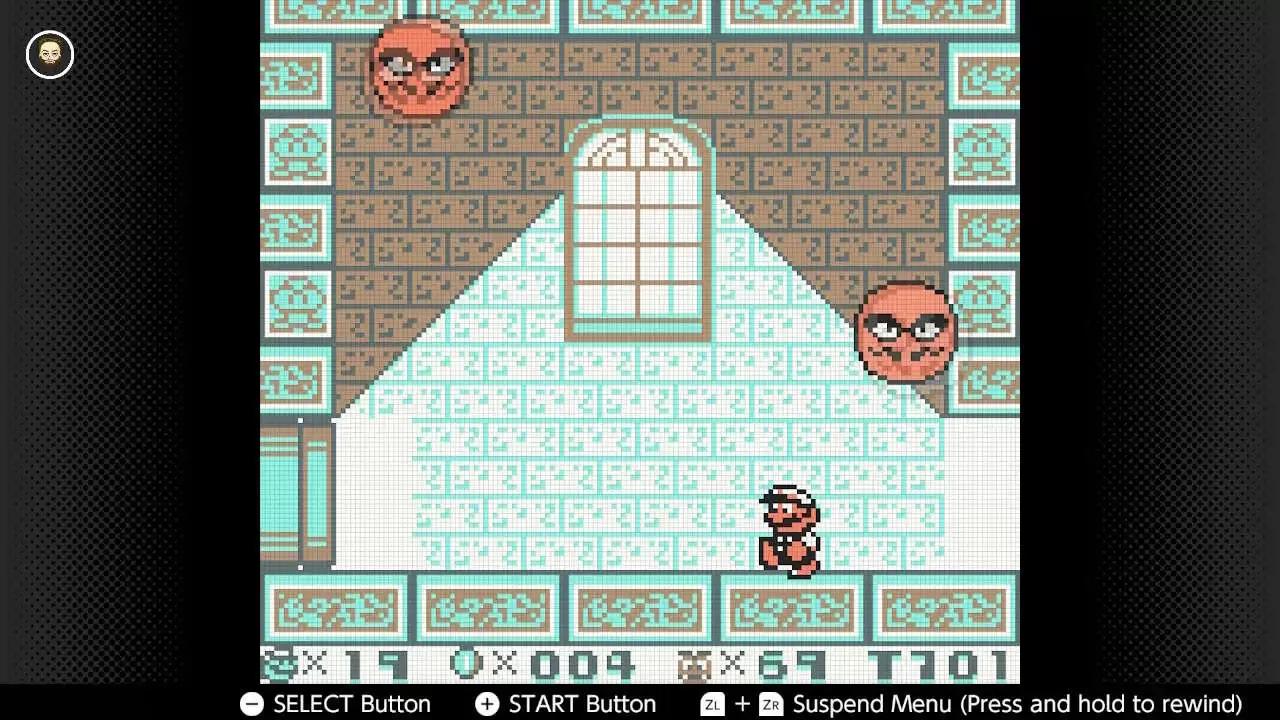
Task: Toggle the minus icon for the SELECT Button
Action: coord(251,704)
